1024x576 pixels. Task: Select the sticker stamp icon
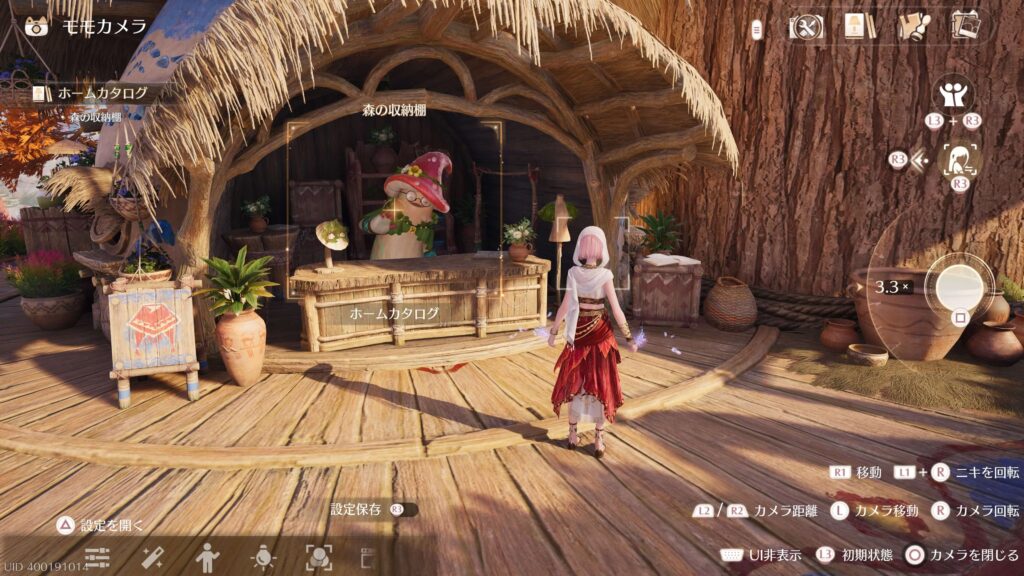coord(912,26)
